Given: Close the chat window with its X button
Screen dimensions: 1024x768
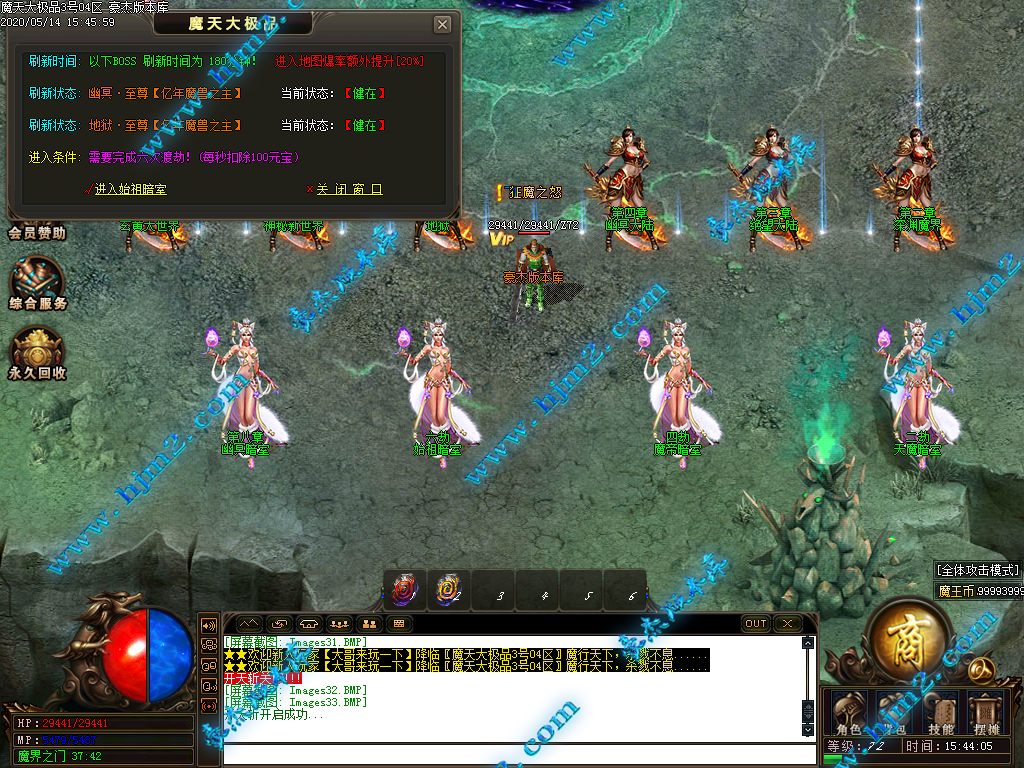Looking at the screenshot, I should (788, 624).
